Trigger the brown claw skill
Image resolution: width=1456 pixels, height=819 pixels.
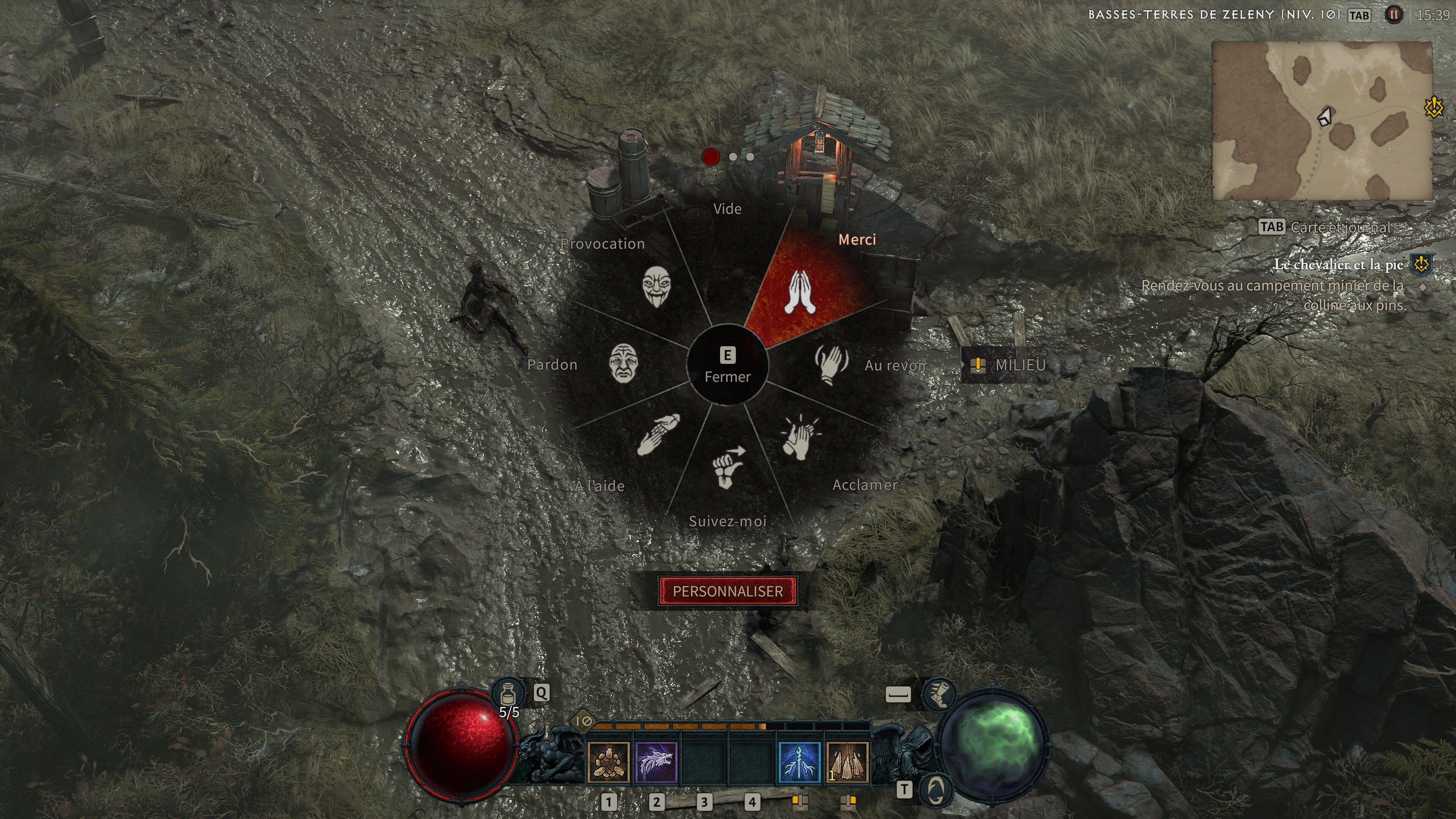click(847, 763)
